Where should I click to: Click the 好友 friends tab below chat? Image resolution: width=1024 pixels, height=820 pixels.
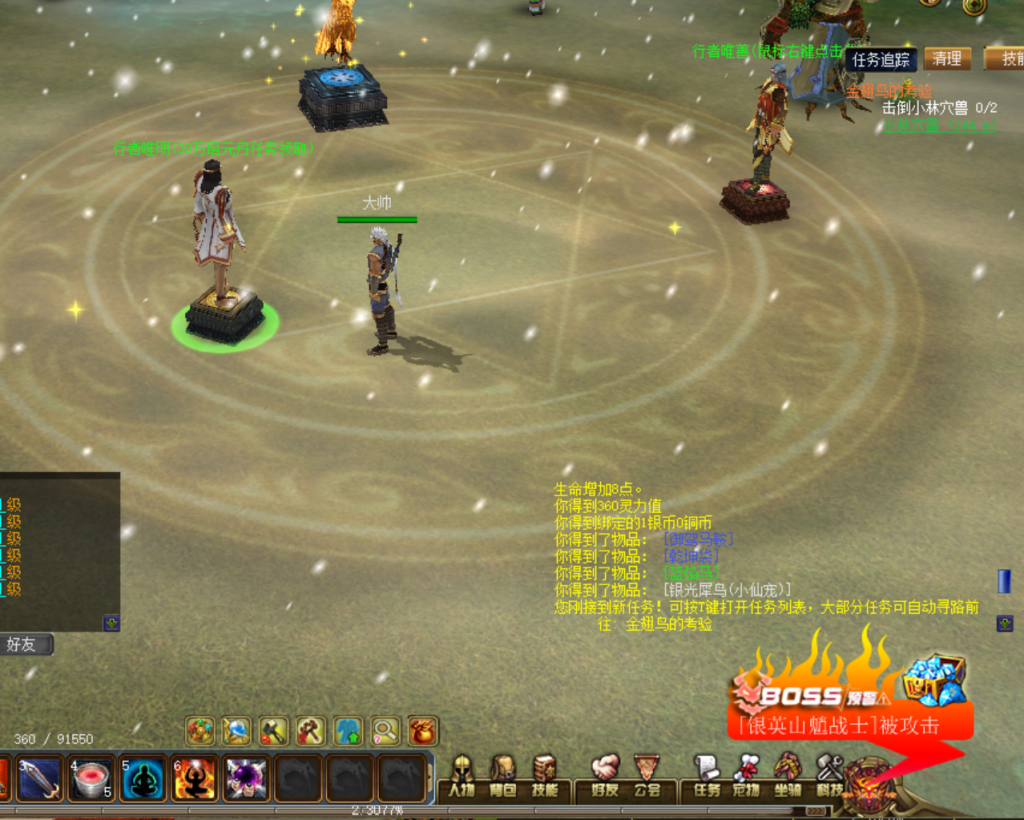click(x=22, y=644)
